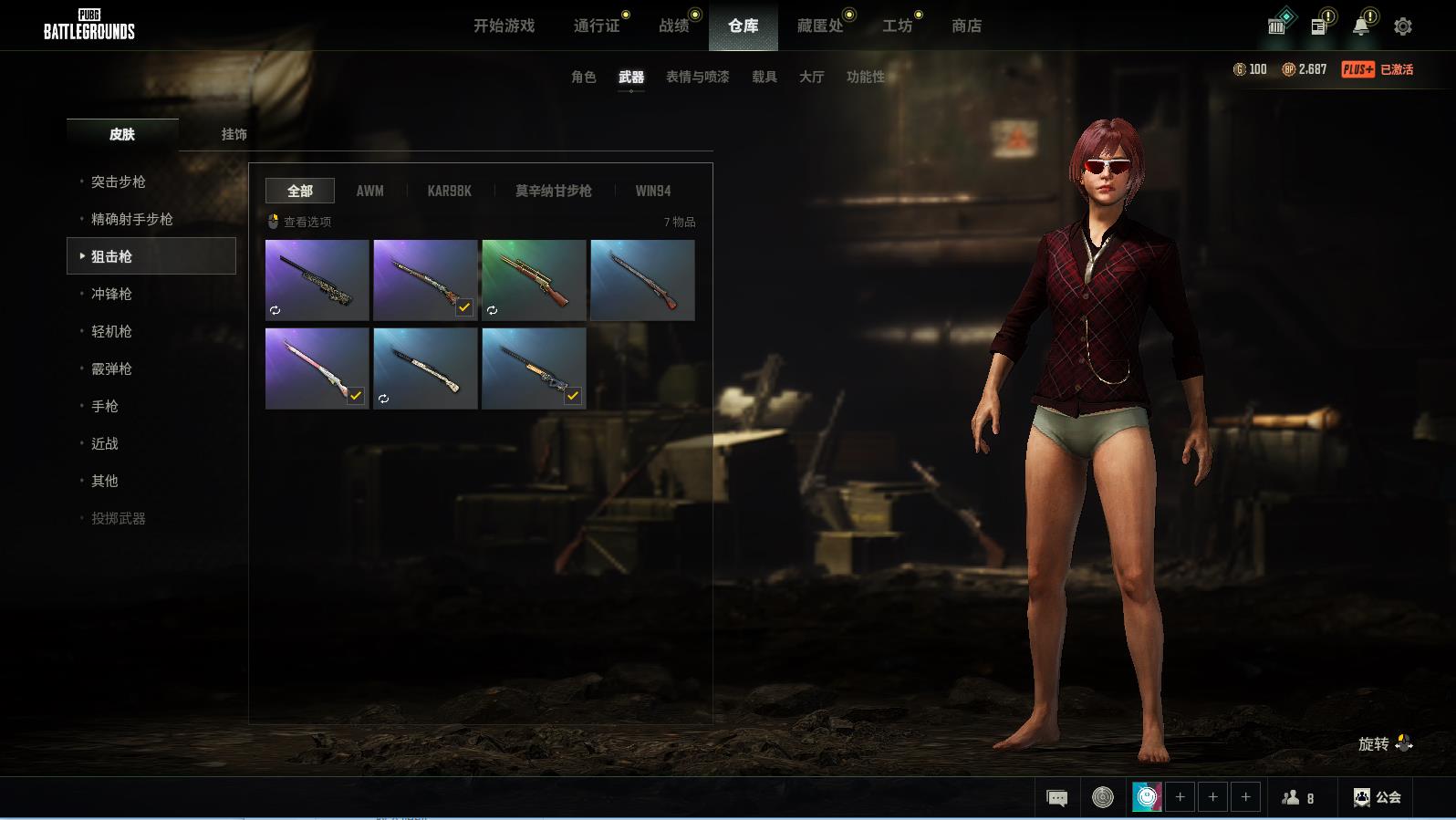This screenshot has width=1456, height=820.
Task: Switch to the 通行证 pass tab
Action: (597, 26)
